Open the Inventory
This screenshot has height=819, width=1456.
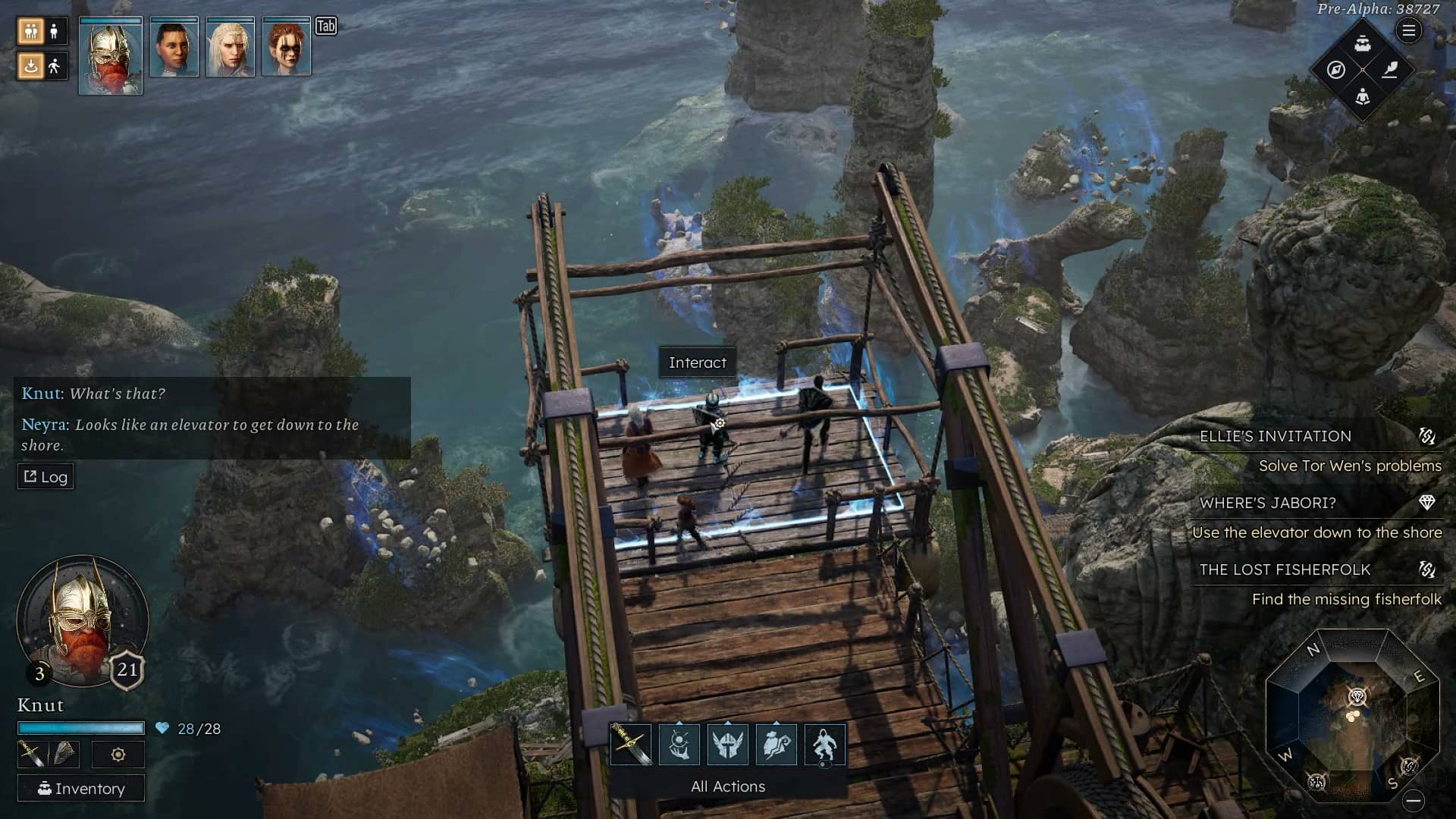tap(81, 789)
